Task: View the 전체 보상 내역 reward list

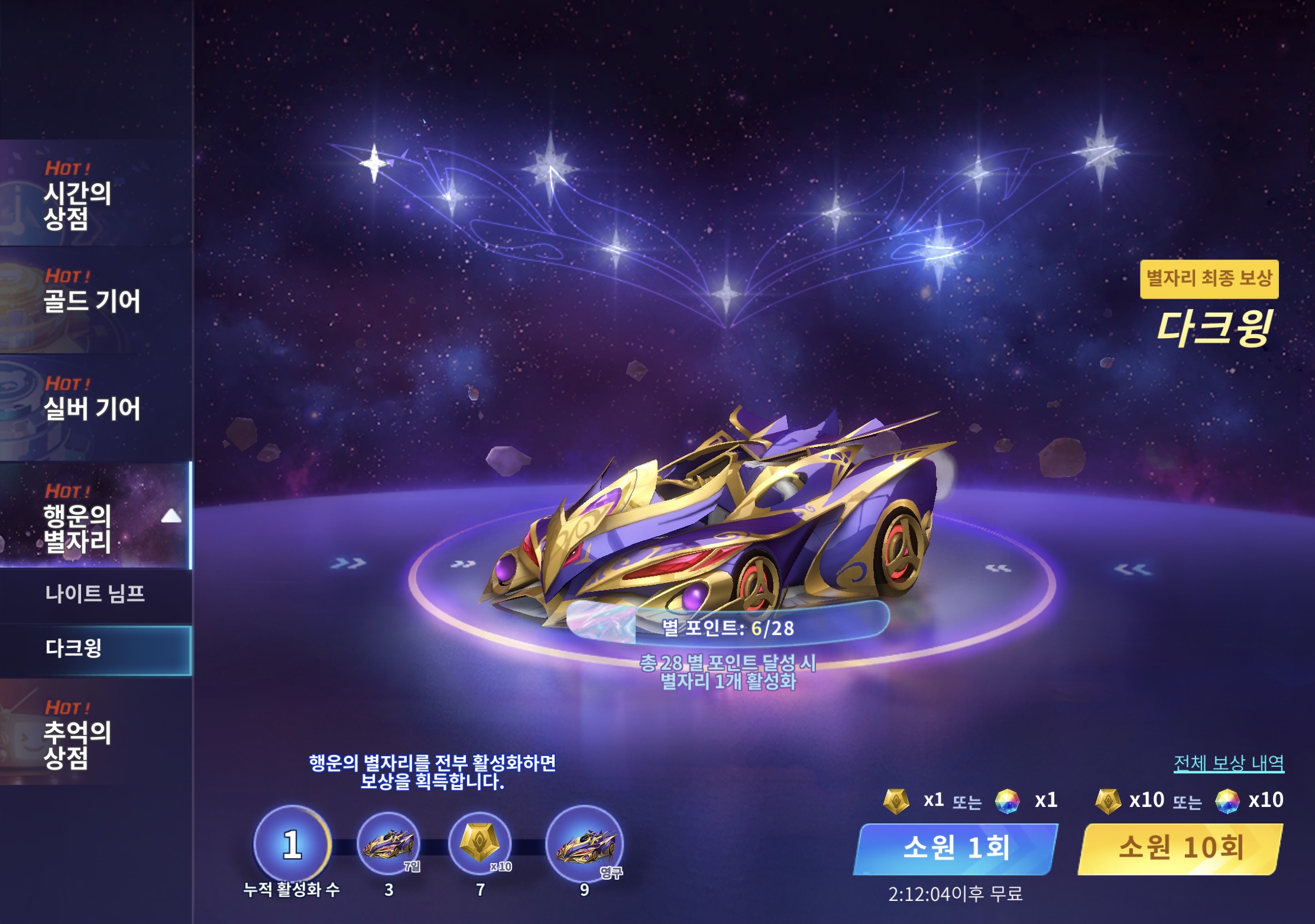Action: (1229, 763)
